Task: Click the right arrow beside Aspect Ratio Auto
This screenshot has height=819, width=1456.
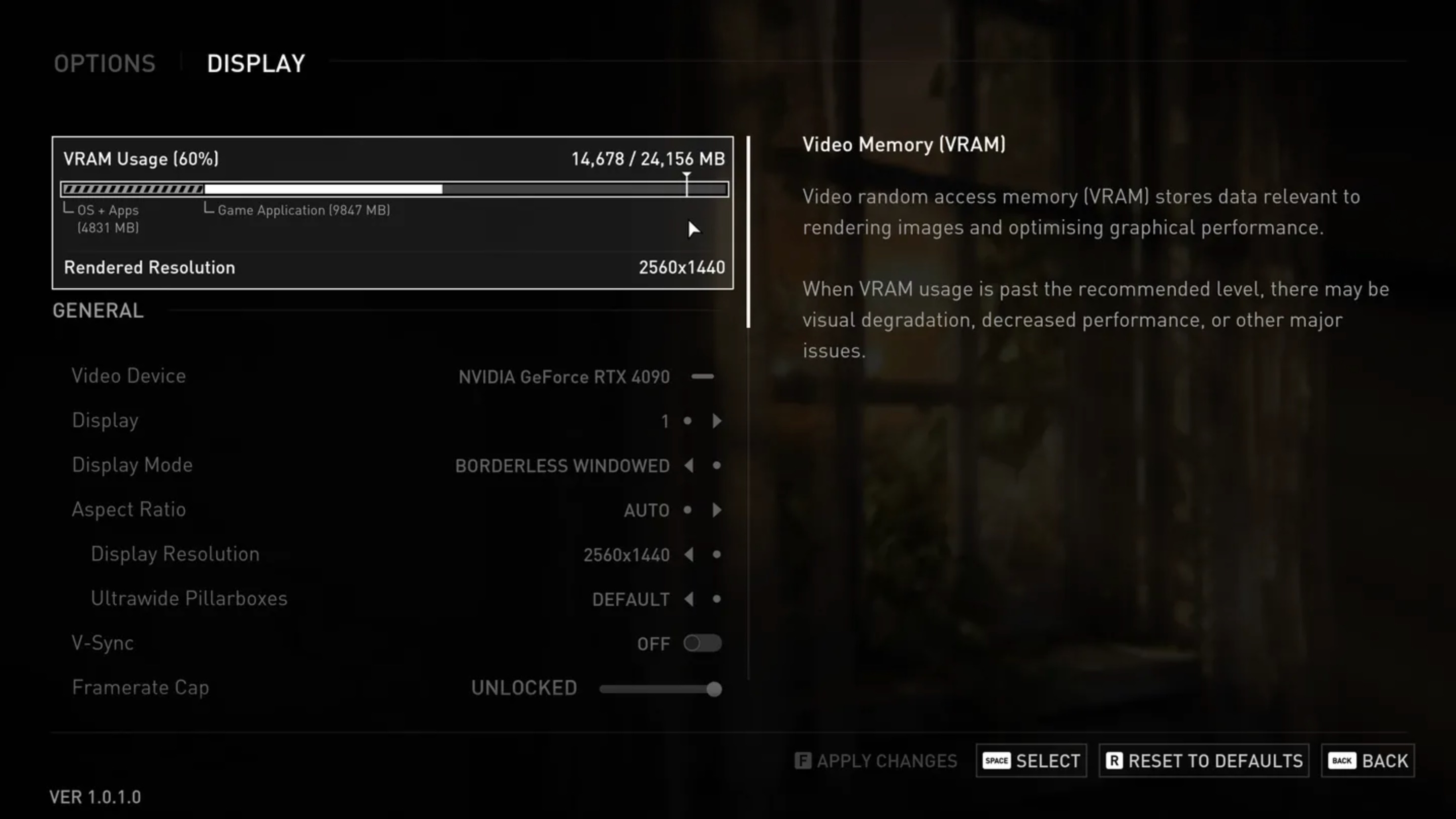Action: 718,510
